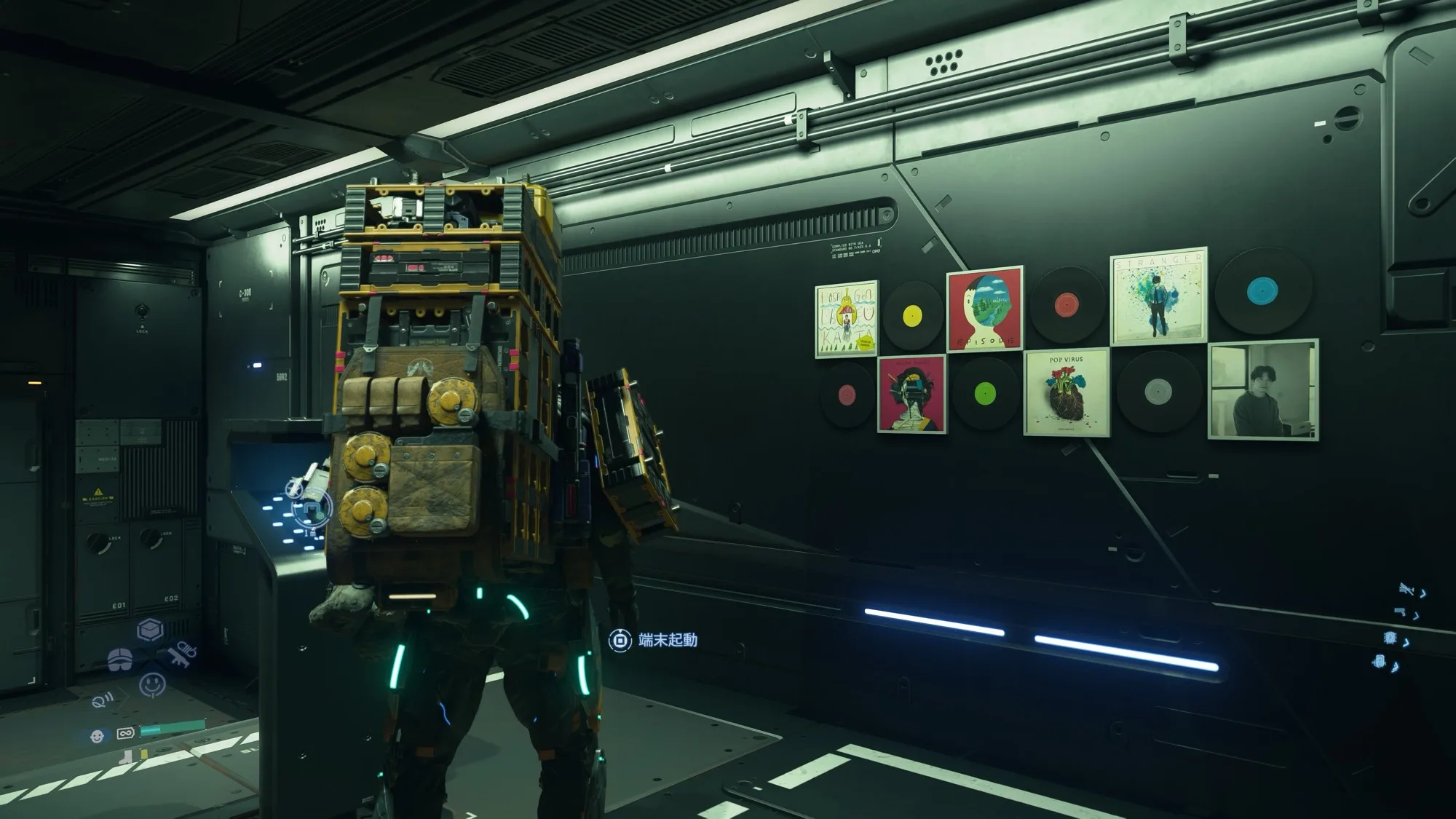Select the cargo box icon
This screenshot has height=819, width=1456.
(150, 630)
